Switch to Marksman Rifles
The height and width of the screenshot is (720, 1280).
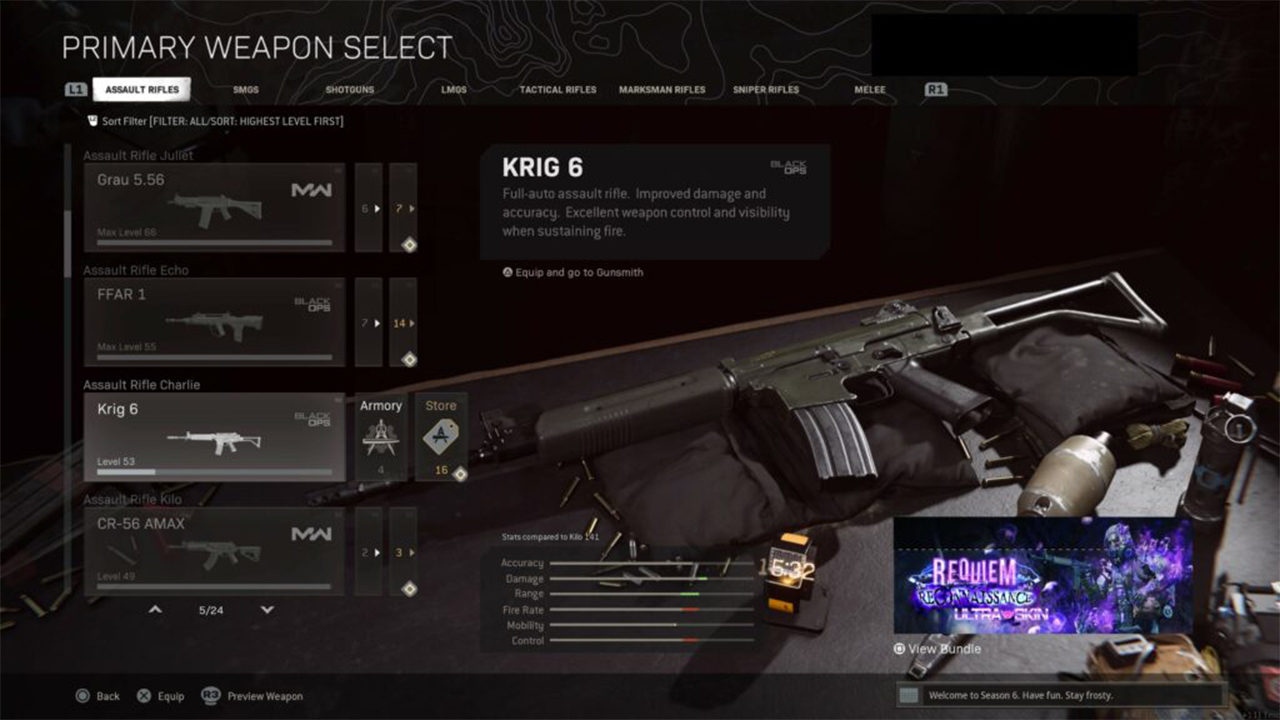[662, 90]
